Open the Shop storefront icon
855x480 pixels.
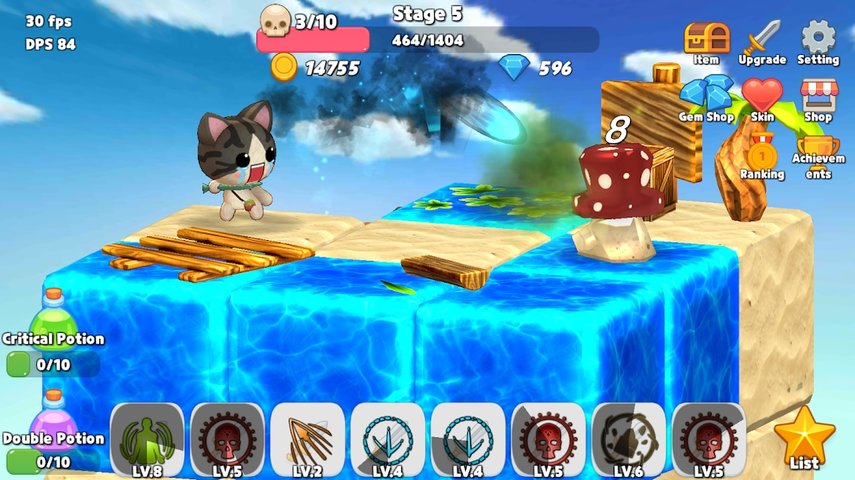(818, 98)
